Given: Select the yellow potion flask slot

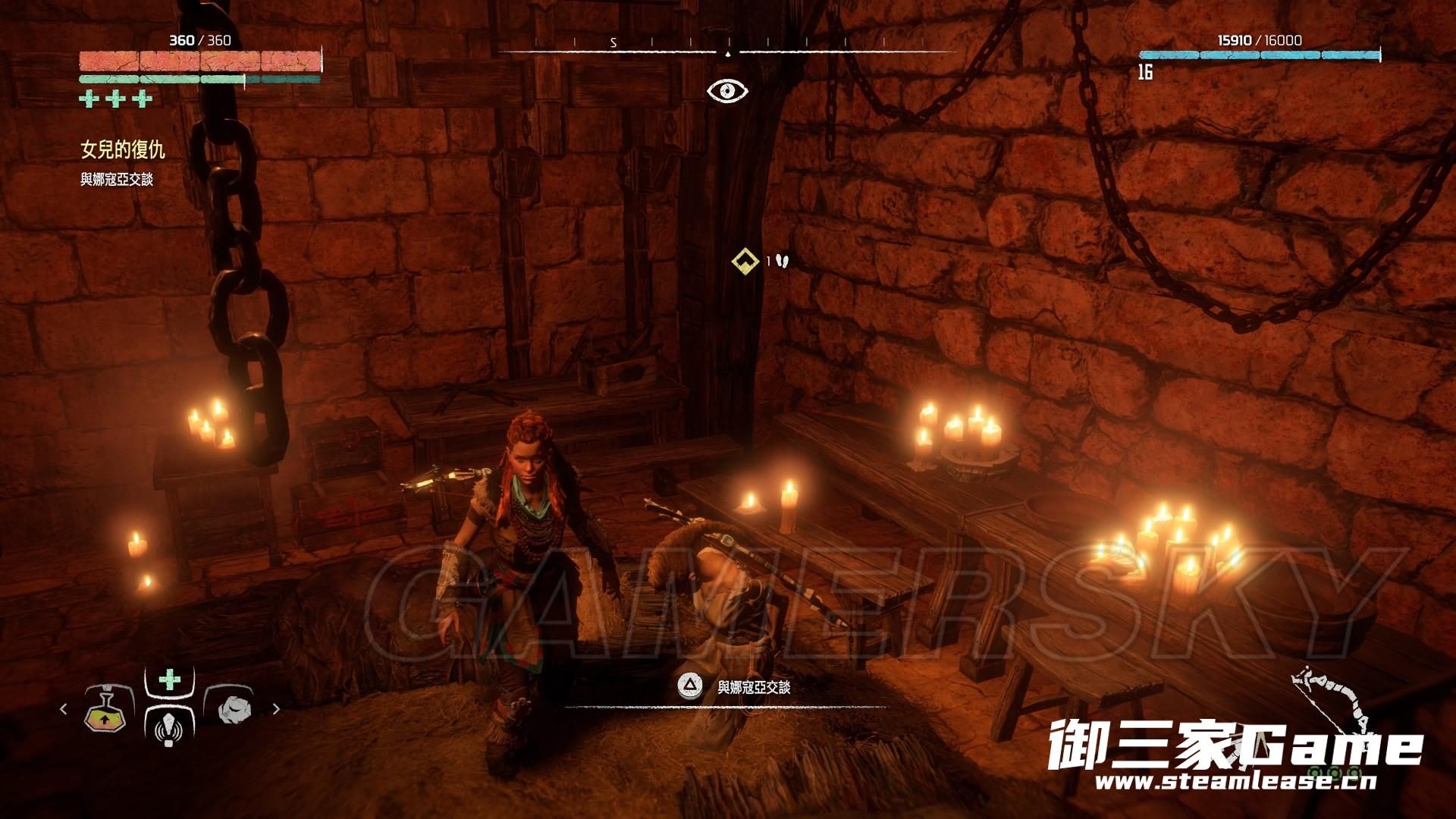Looking at the screenshot, I should coord(107,711).
